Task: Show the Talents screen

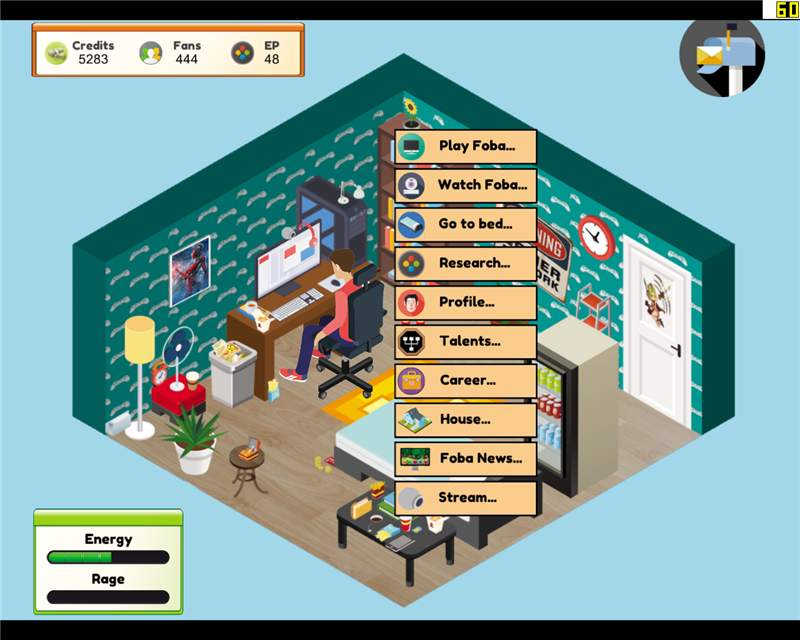Action: 466,341
